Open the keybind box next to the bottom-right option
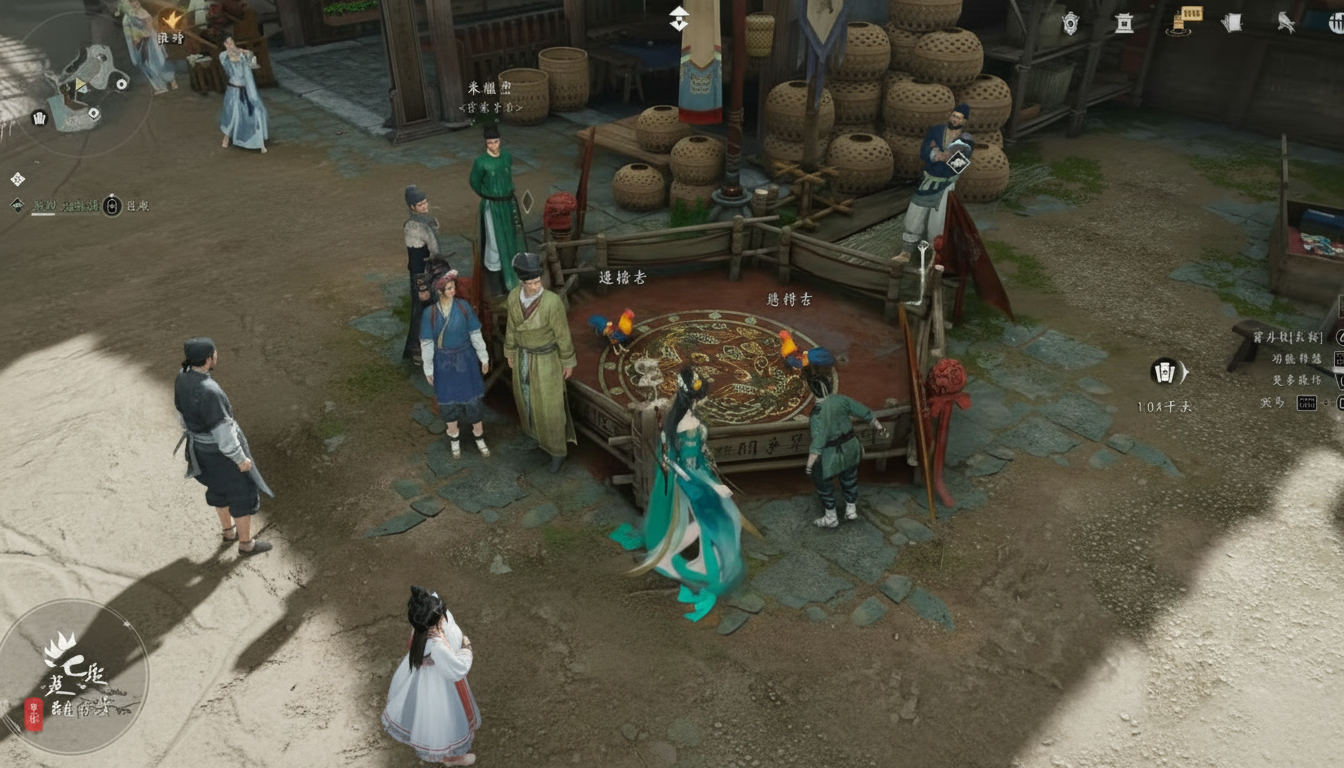1344x768 pixels. coord(1307,402)
